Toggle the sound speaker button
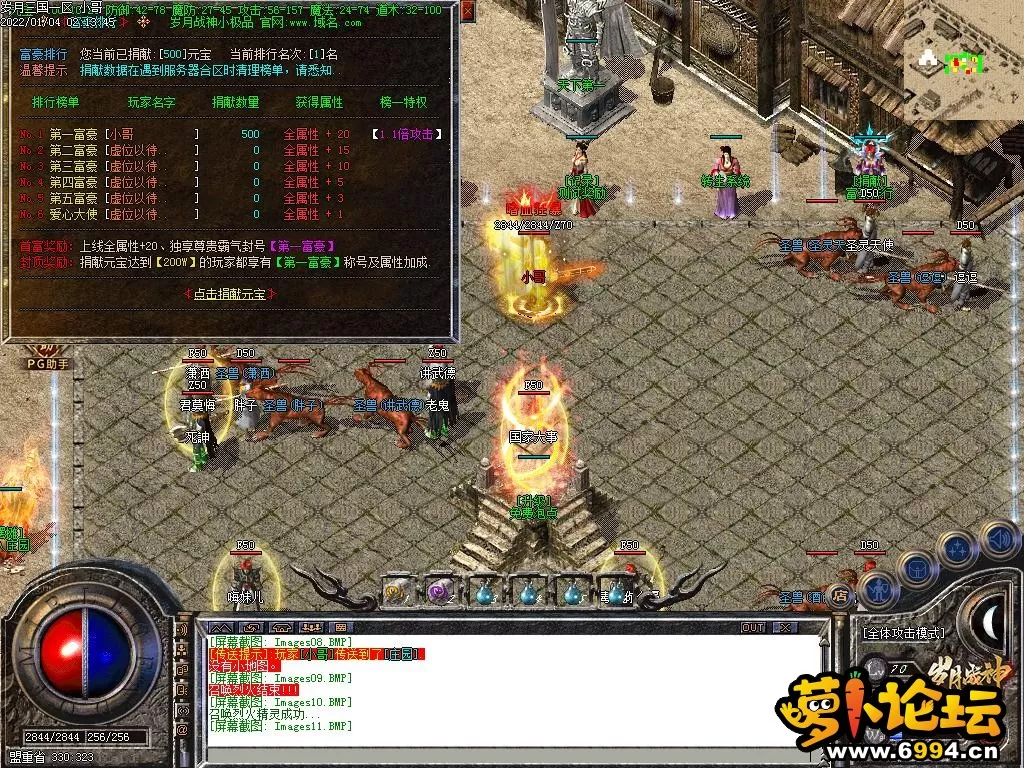Screen dimensions: 1024x768 point(998,539)
